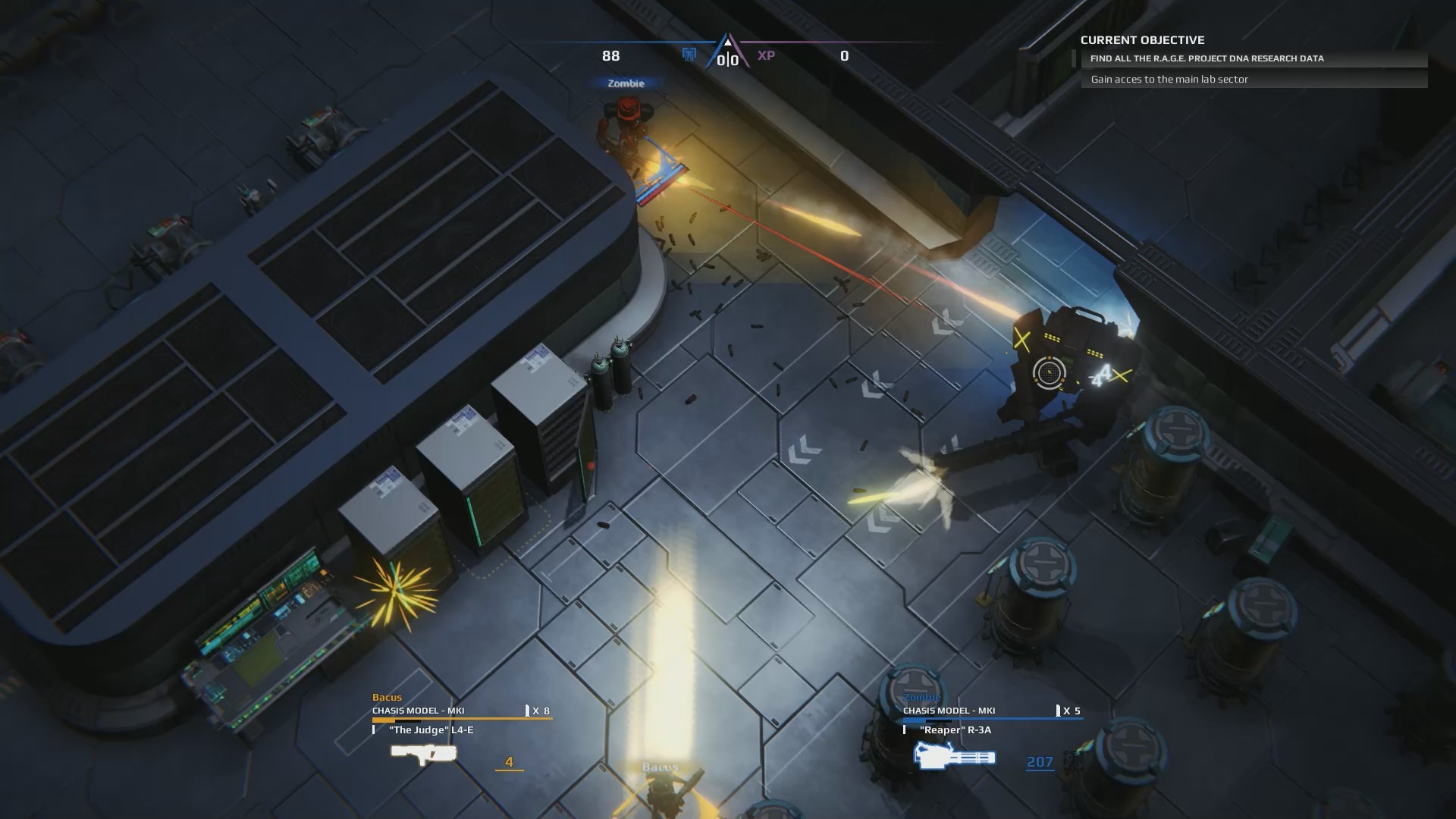1456x819 pixels.
Task: Open the "Gain acces to the main lab sector" objective
Action: [1169, 79]
